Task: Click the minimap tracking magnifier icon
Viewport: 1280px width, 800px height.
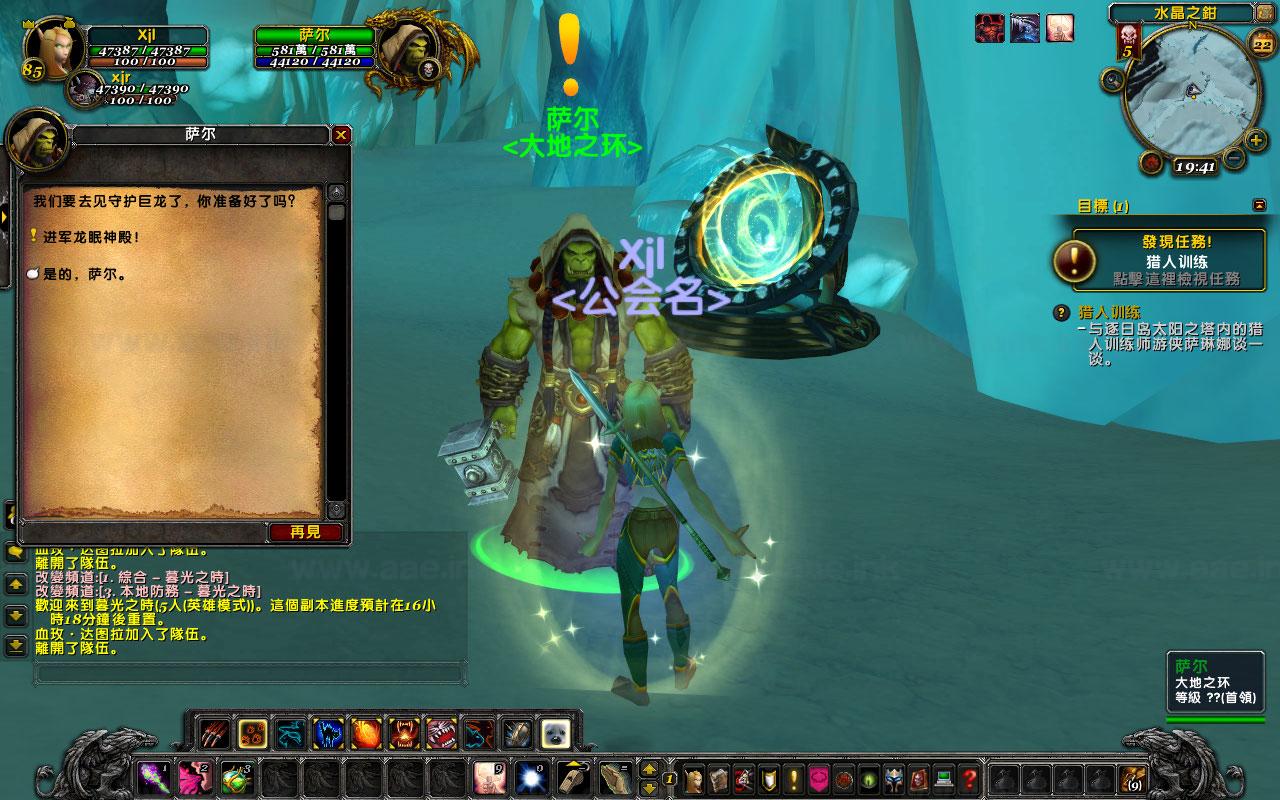Action: point(1111,79)
